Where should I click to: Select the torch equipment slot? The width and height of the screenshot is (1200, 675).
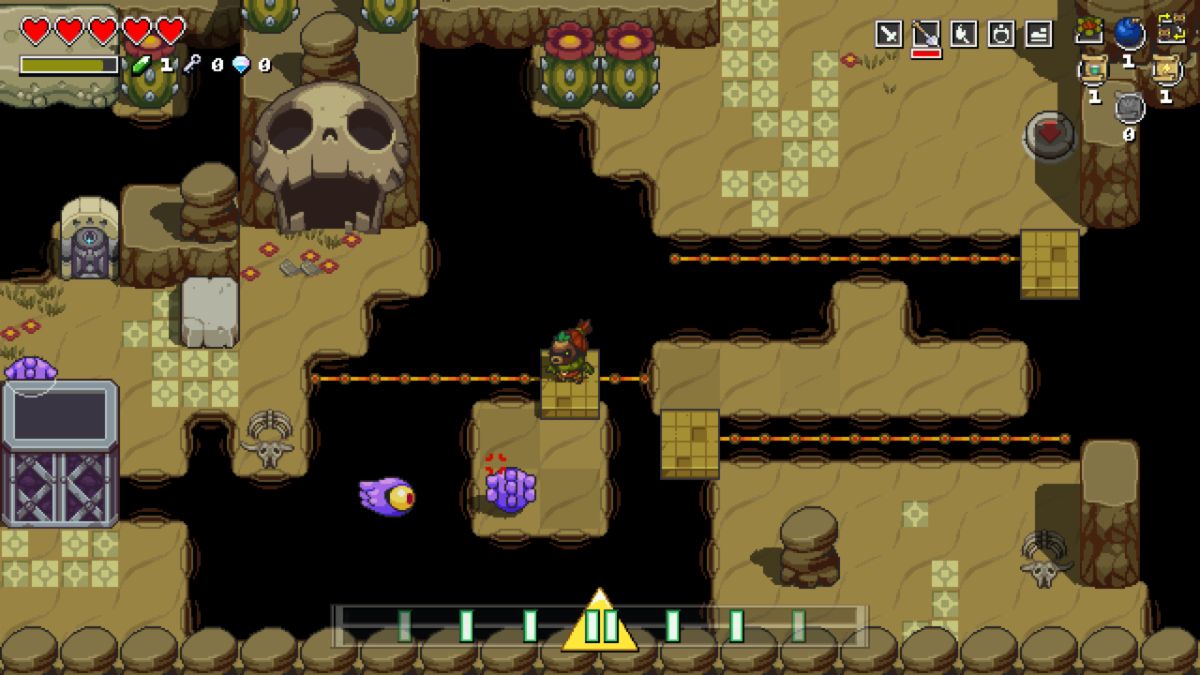click(963, 34)
